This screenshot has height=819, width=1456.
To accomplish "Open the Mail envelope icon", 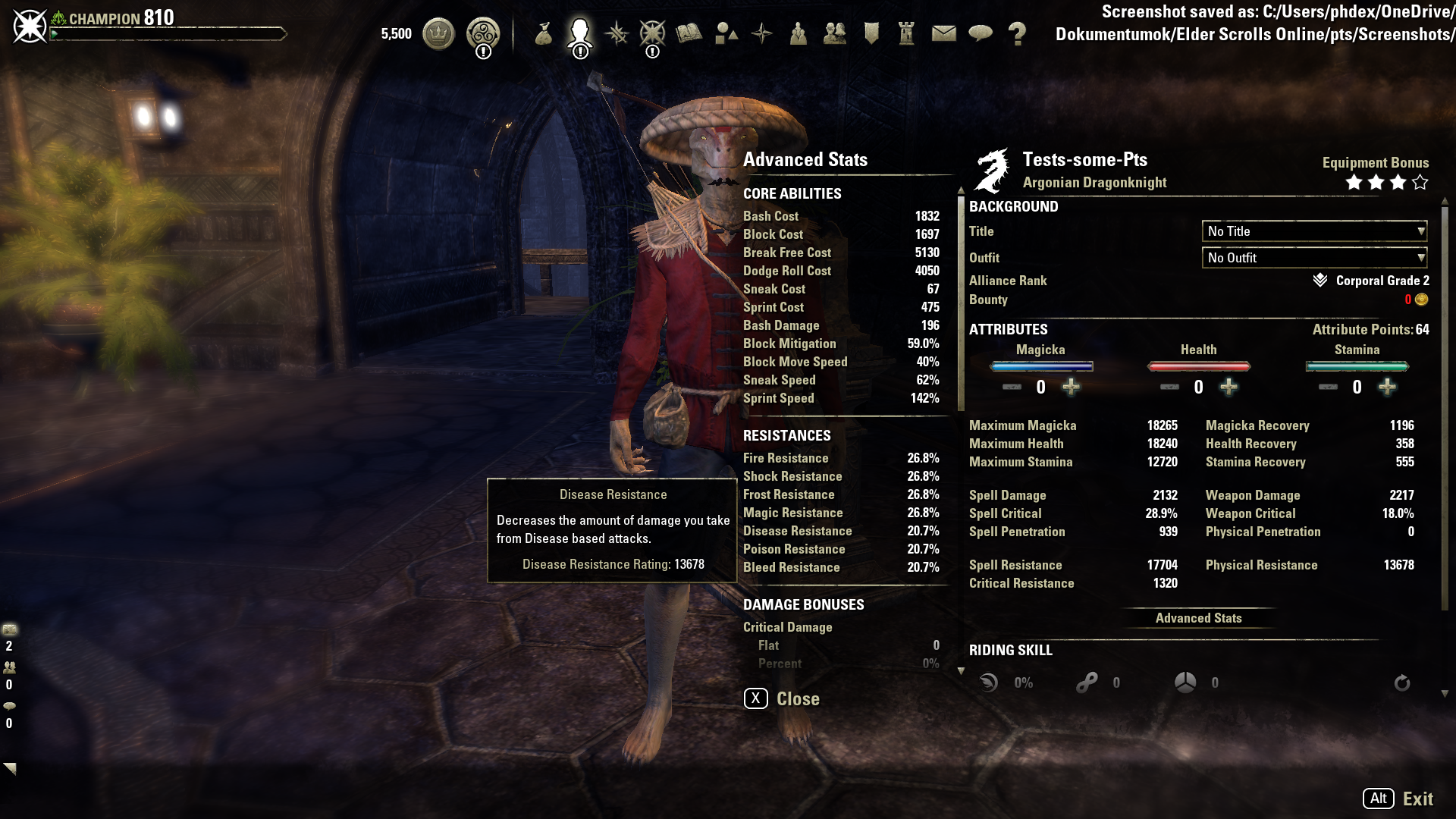I will [x=943, y=33].
